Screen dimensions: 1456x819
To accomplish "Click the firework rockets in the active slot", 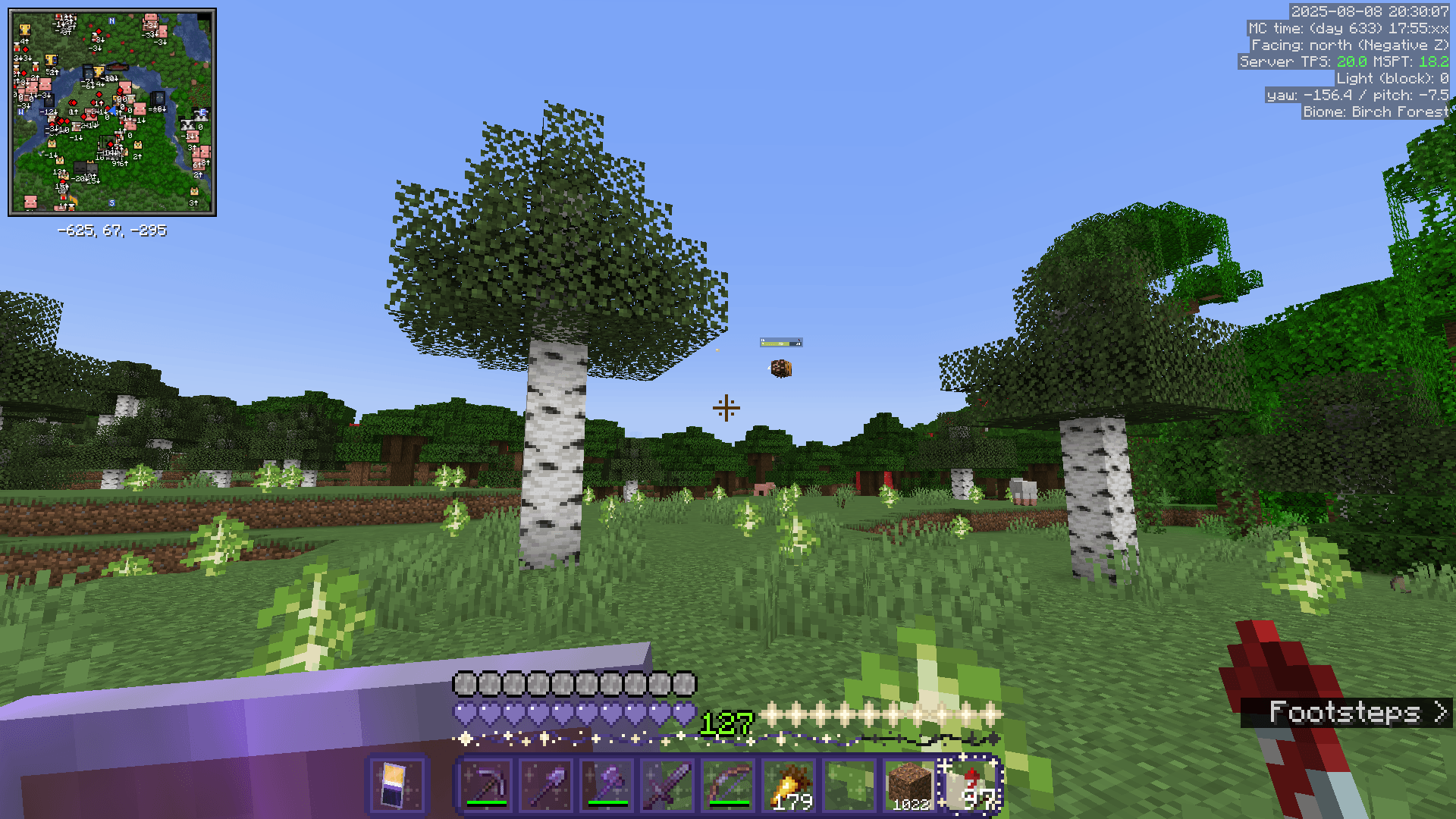I will coord(972,786).
